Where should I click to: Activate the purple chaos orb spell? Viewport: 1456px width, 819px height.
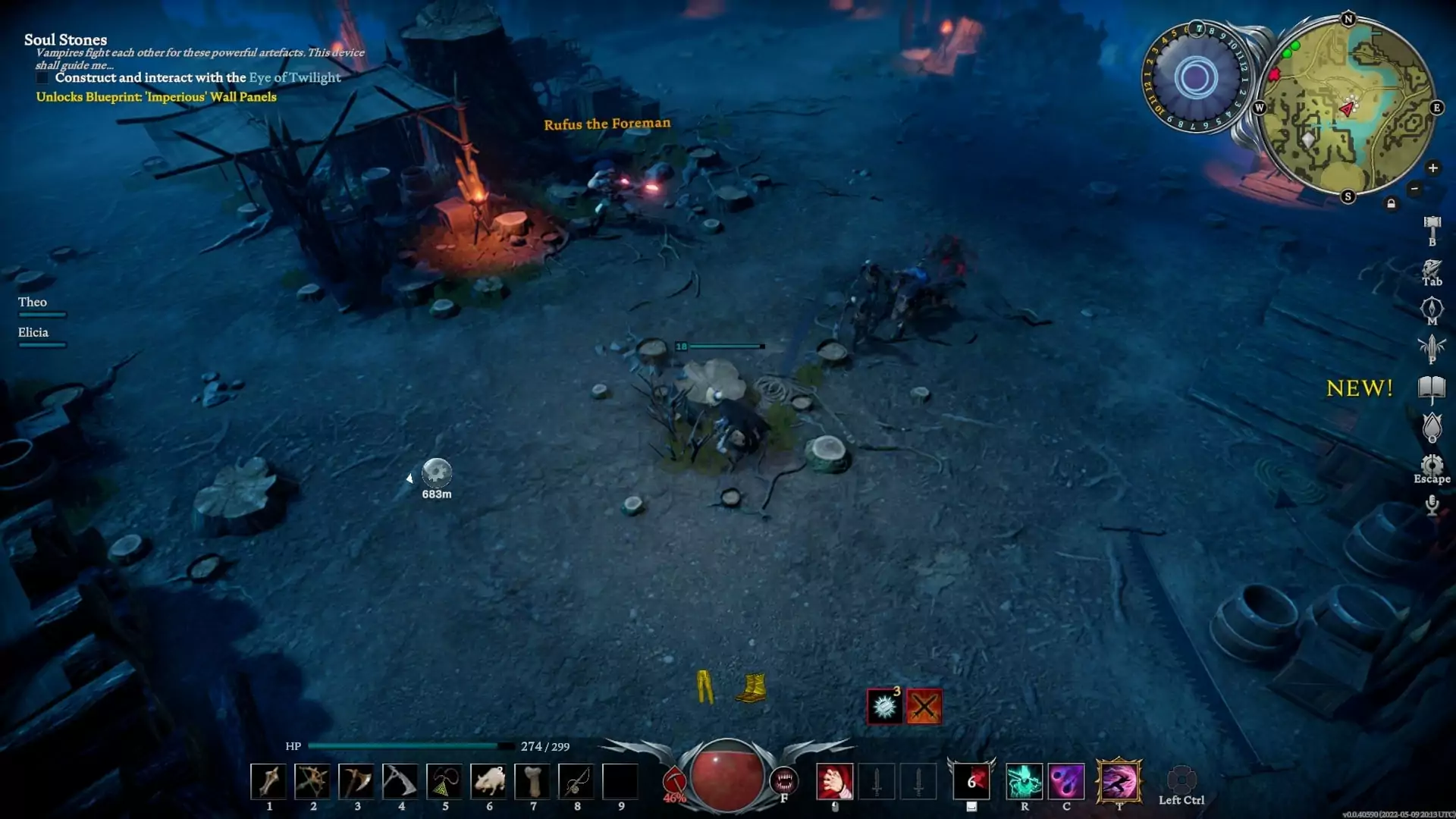point(1066,781)
